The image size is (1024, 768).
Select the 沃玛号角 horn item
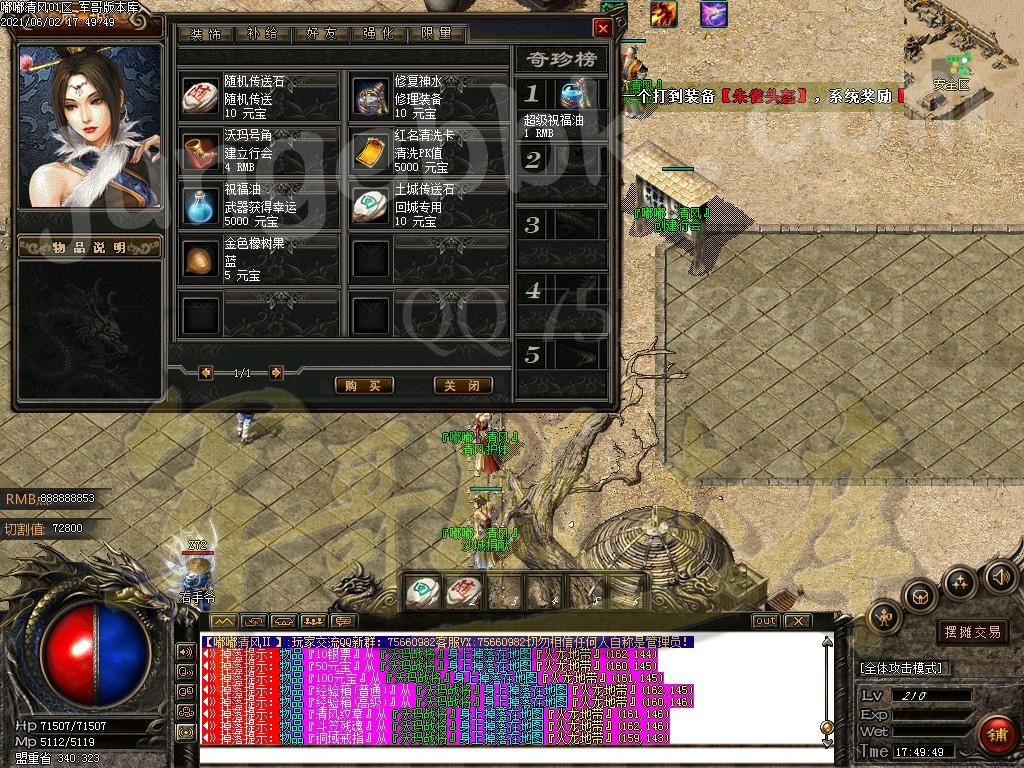(200, 150)
